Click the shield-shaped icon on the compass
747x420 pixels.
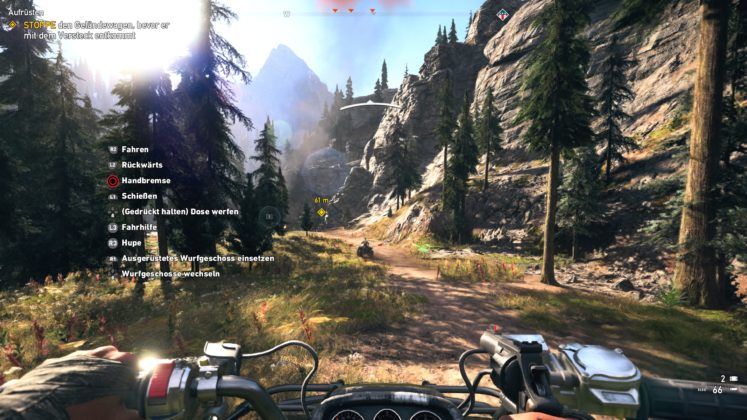(502, 15)
